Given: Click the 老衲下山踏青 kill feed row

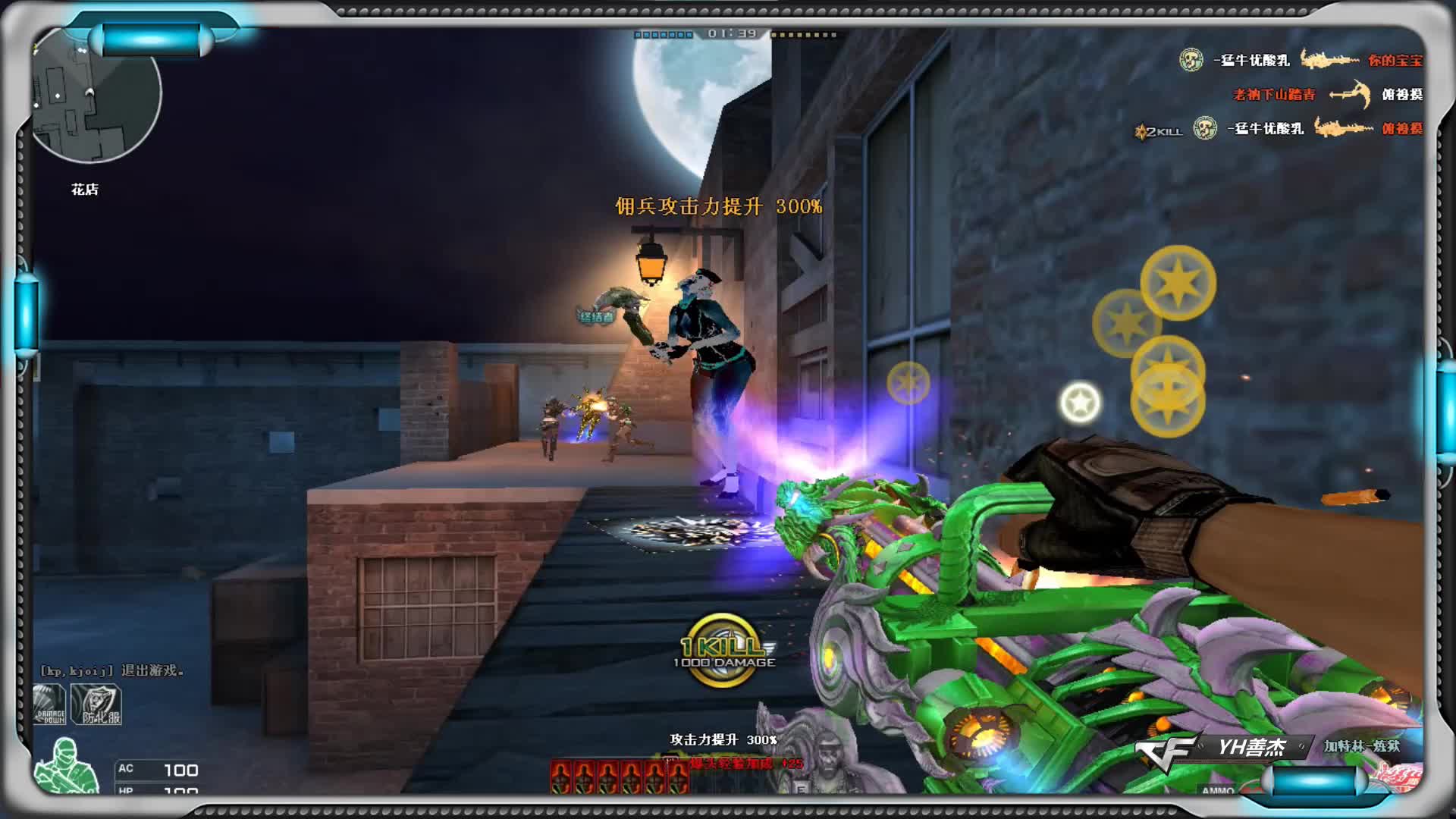Looking at the screenshot, I should pyautogui.click(x=1327, y=95).
